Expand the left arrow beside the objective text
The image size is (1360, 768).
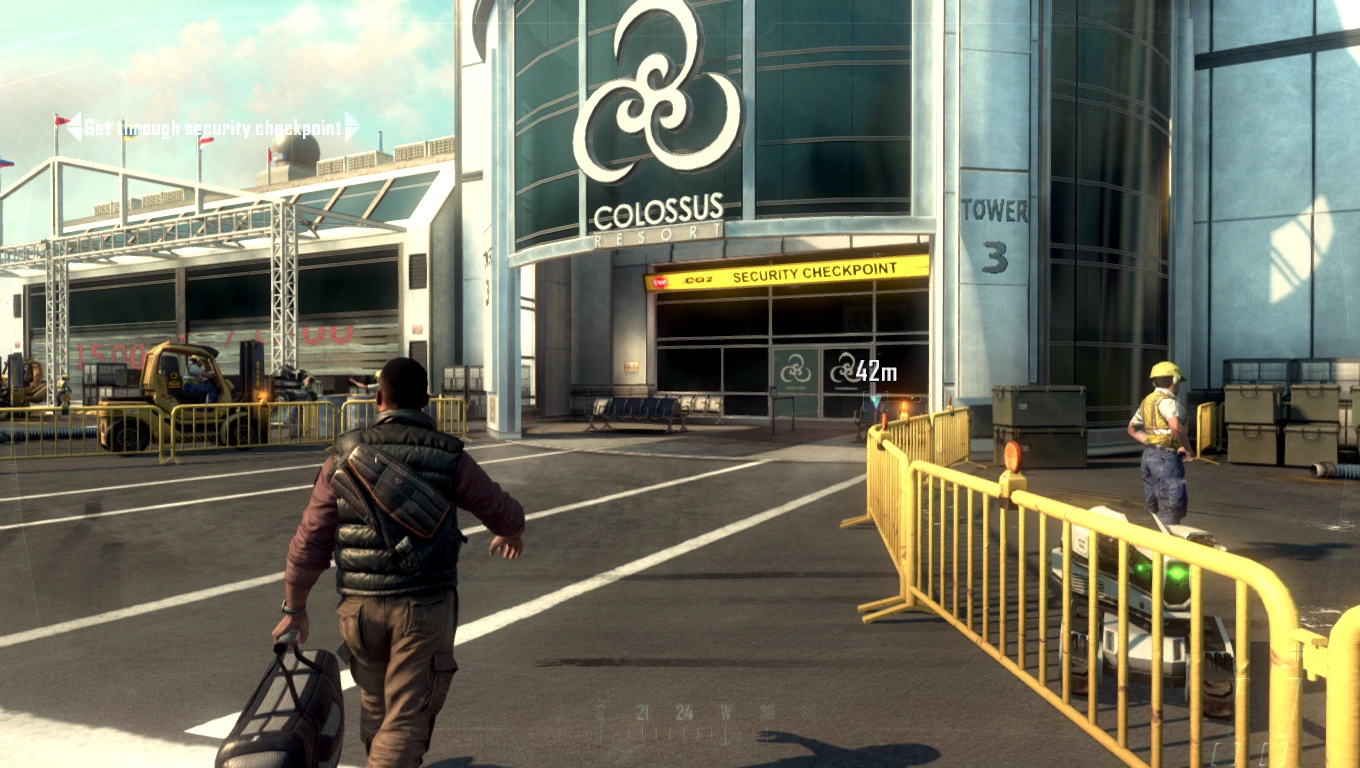coord(72,127)
